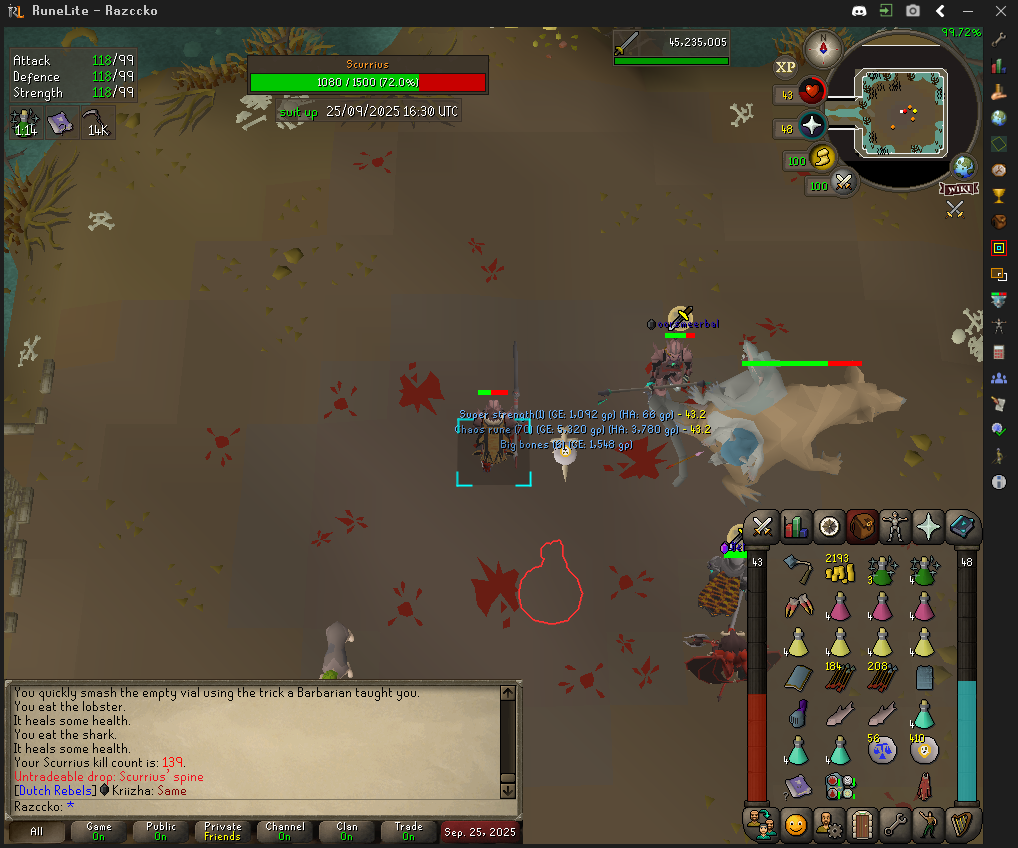This screenshot has width=1018, height=848.
Task: Click the law rune stack of 56
Action: coord(882,748)
